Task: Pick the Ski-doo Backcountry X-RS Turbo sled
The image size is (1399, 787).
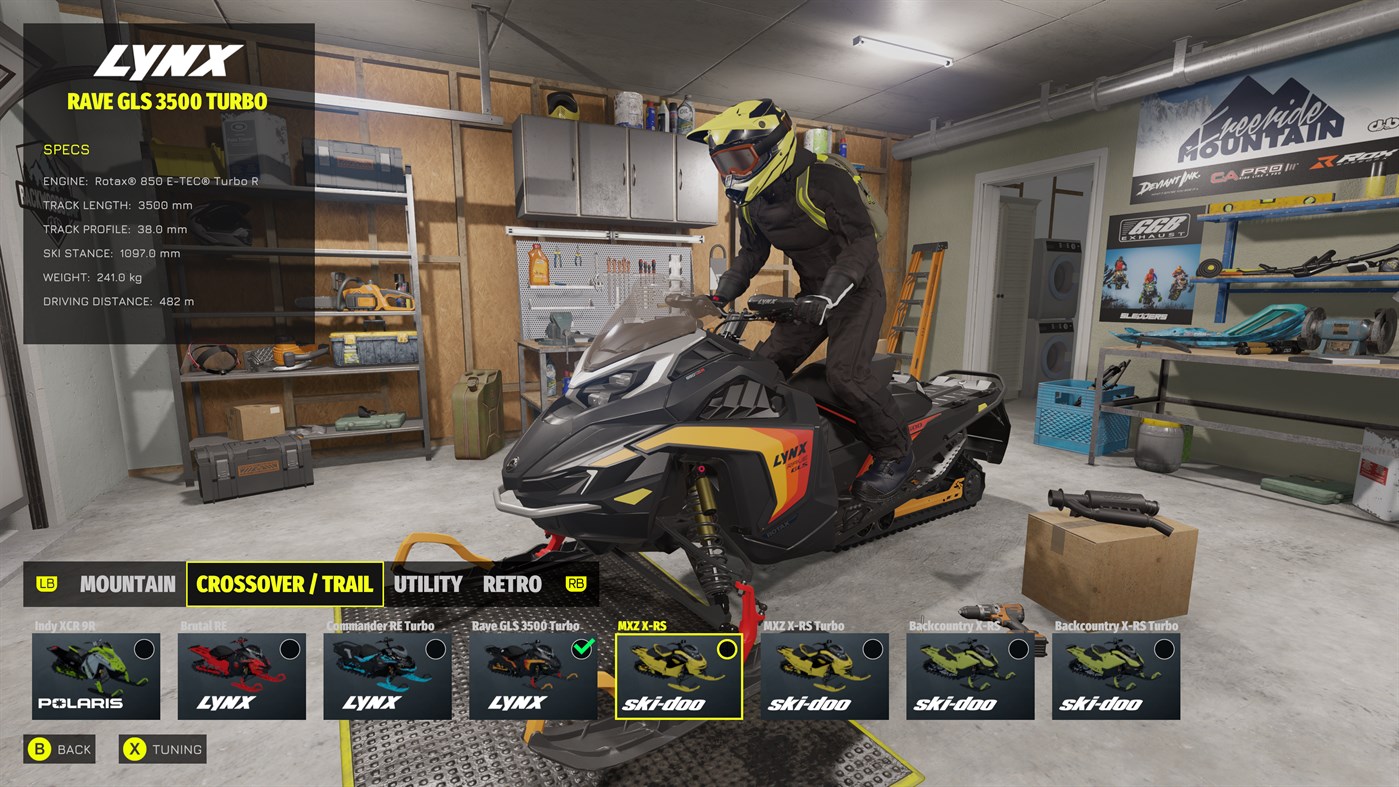Action: coord(1116,675)
